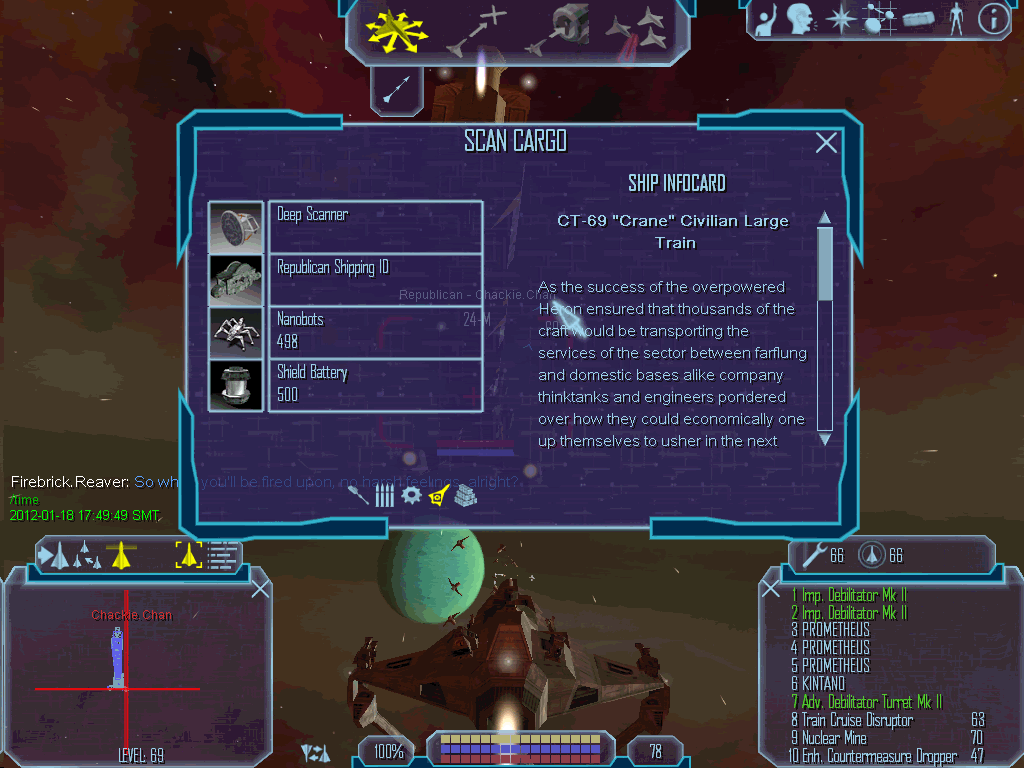This screenshot has height=768, width=1024.
Task: Show the wrench equipment filter in Scan Cargo
Action: pyautogui.click(x=357, y=494)
